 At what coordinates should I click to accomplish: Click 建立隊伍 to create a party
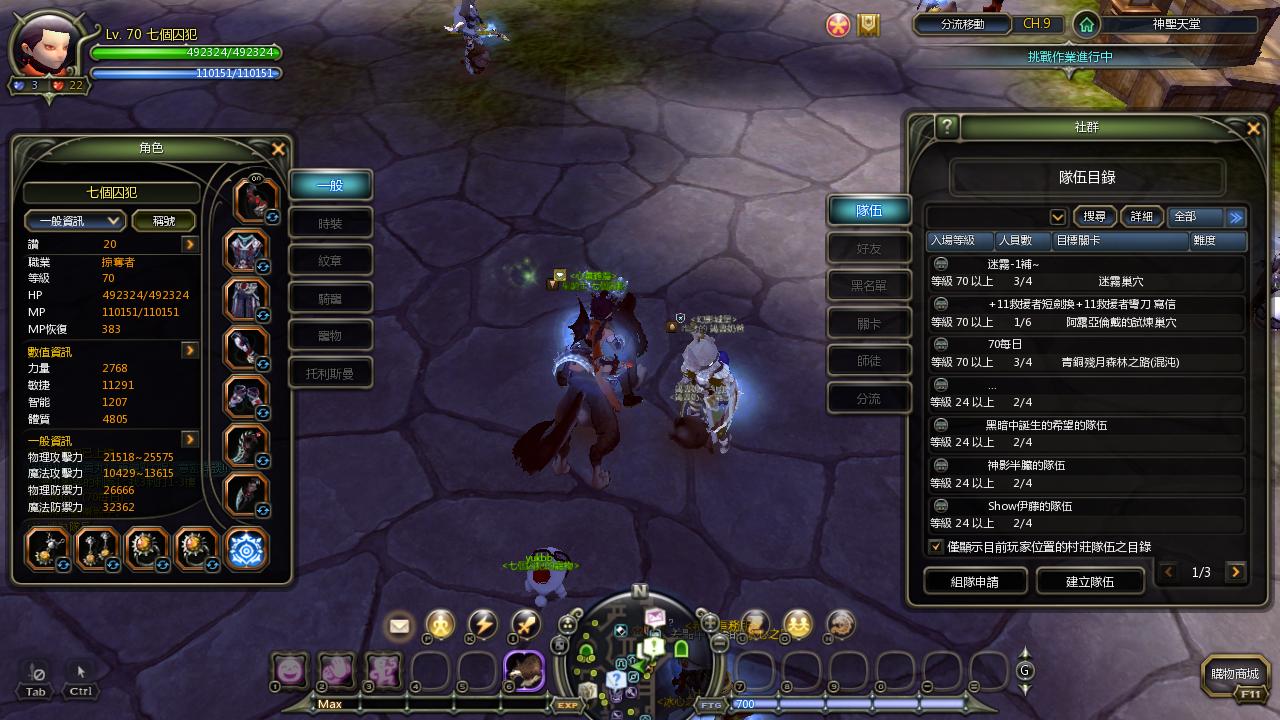point(1090,581)
